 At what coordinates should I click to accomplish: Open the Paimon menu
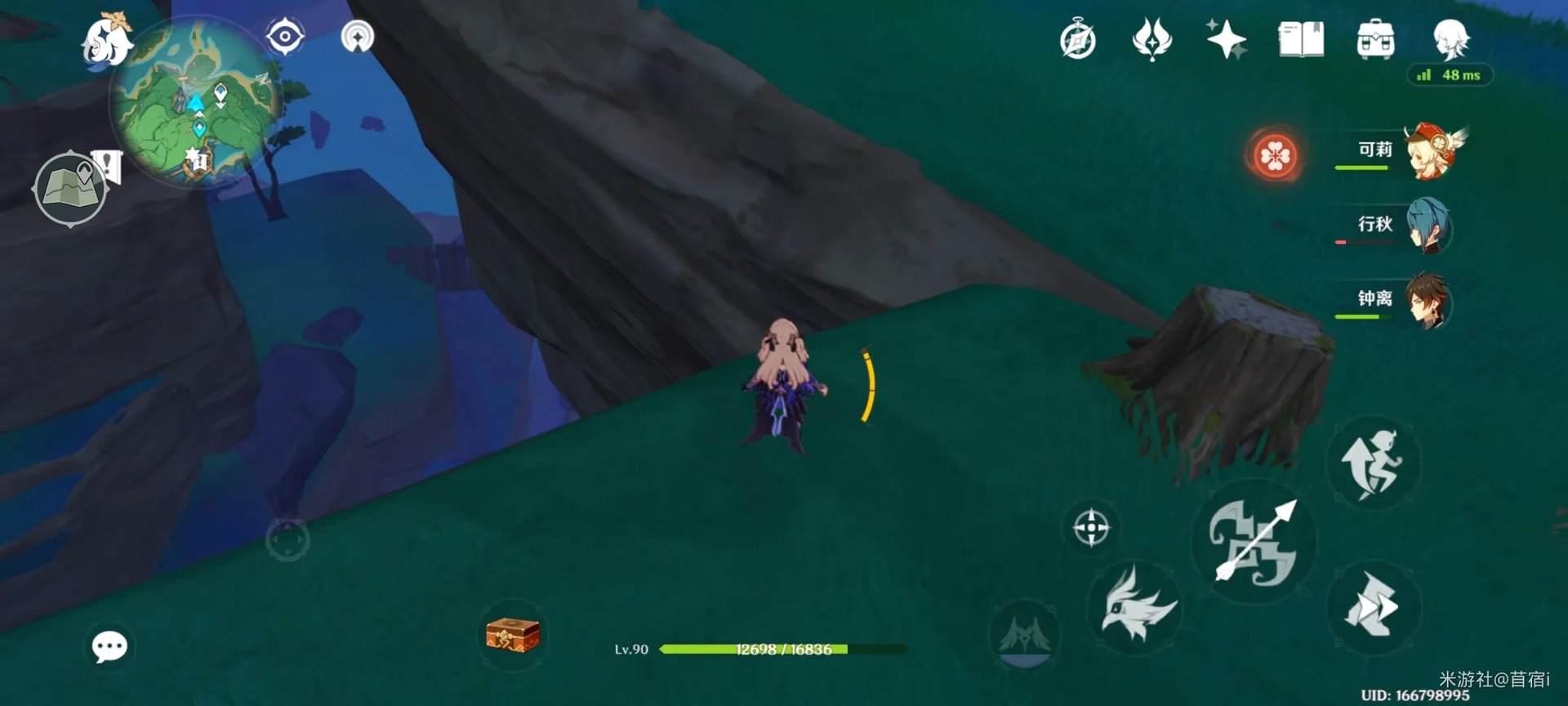tap(106, 41)
